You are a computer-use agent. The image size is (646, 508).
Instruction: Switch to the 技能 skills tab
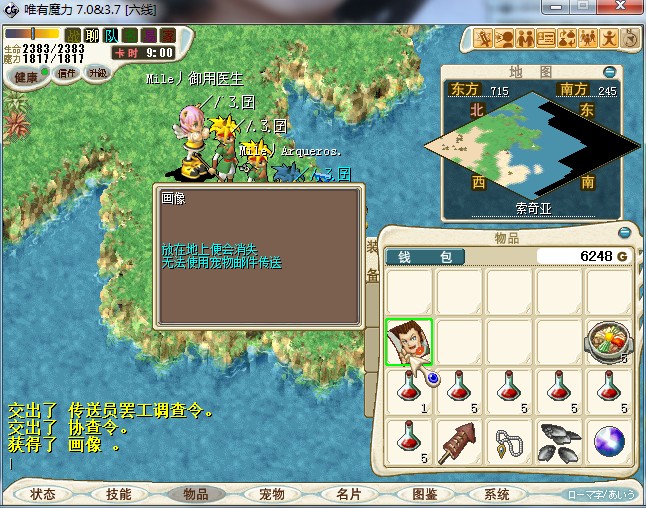pyautogui.click(x=119, y=494)
